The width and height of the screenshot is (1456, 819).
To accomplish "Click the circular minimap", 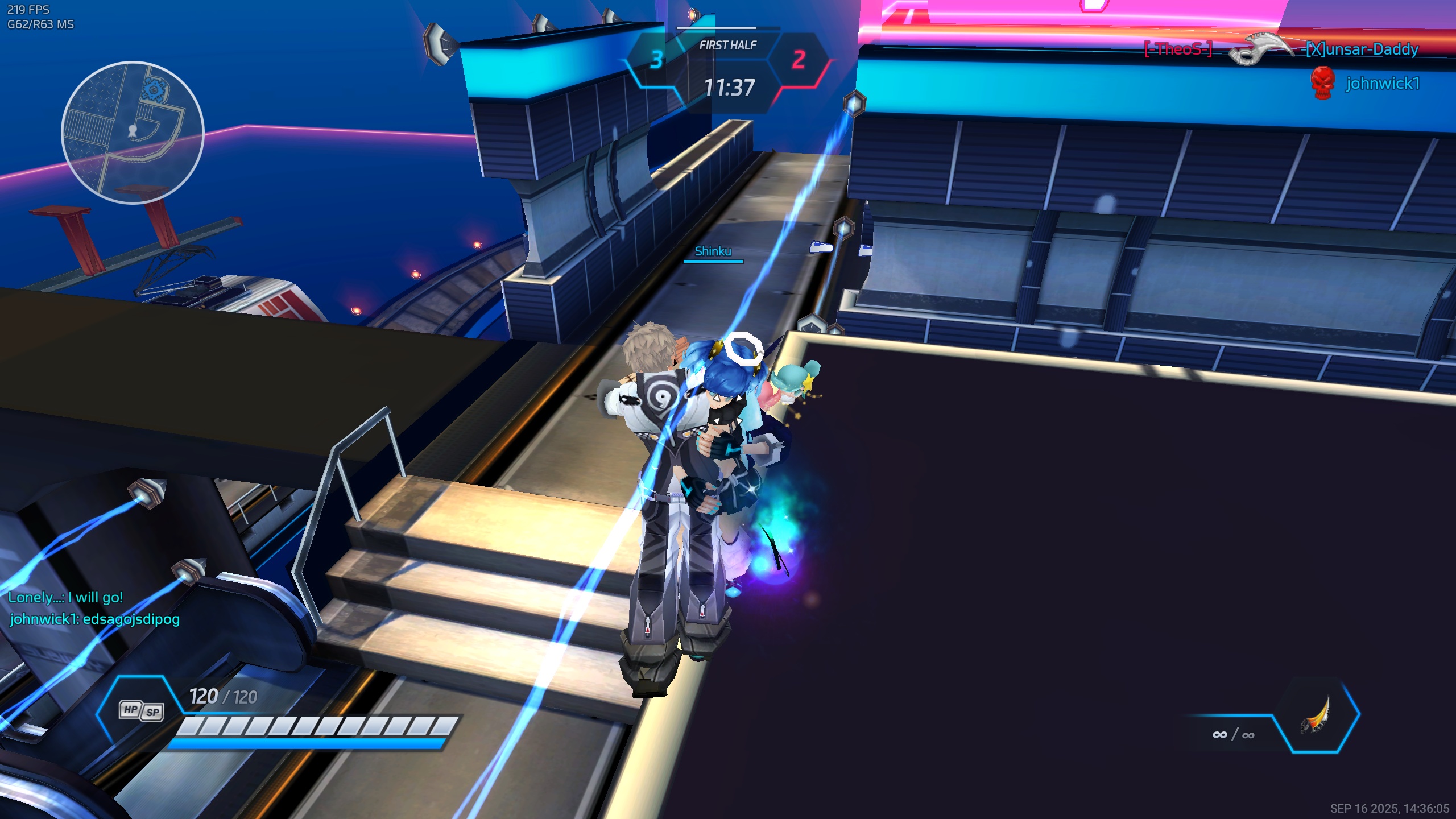I will tap(133, 132).
